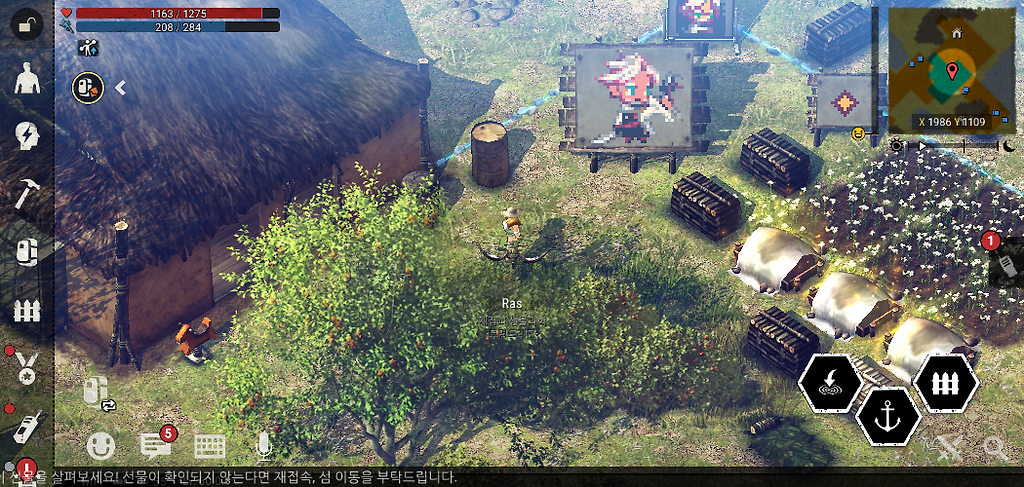Screen dimensions: 1024x487
Task: Open the lightning-head skills menu
Action: coord(27,137)
